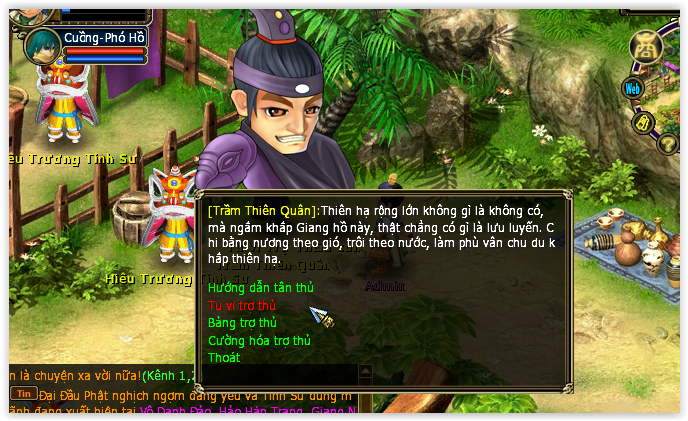The height and width of the screenshot is (421, 688).
Task: Exit the dialogue with Thoát
Action: click(x=224, y=358)
